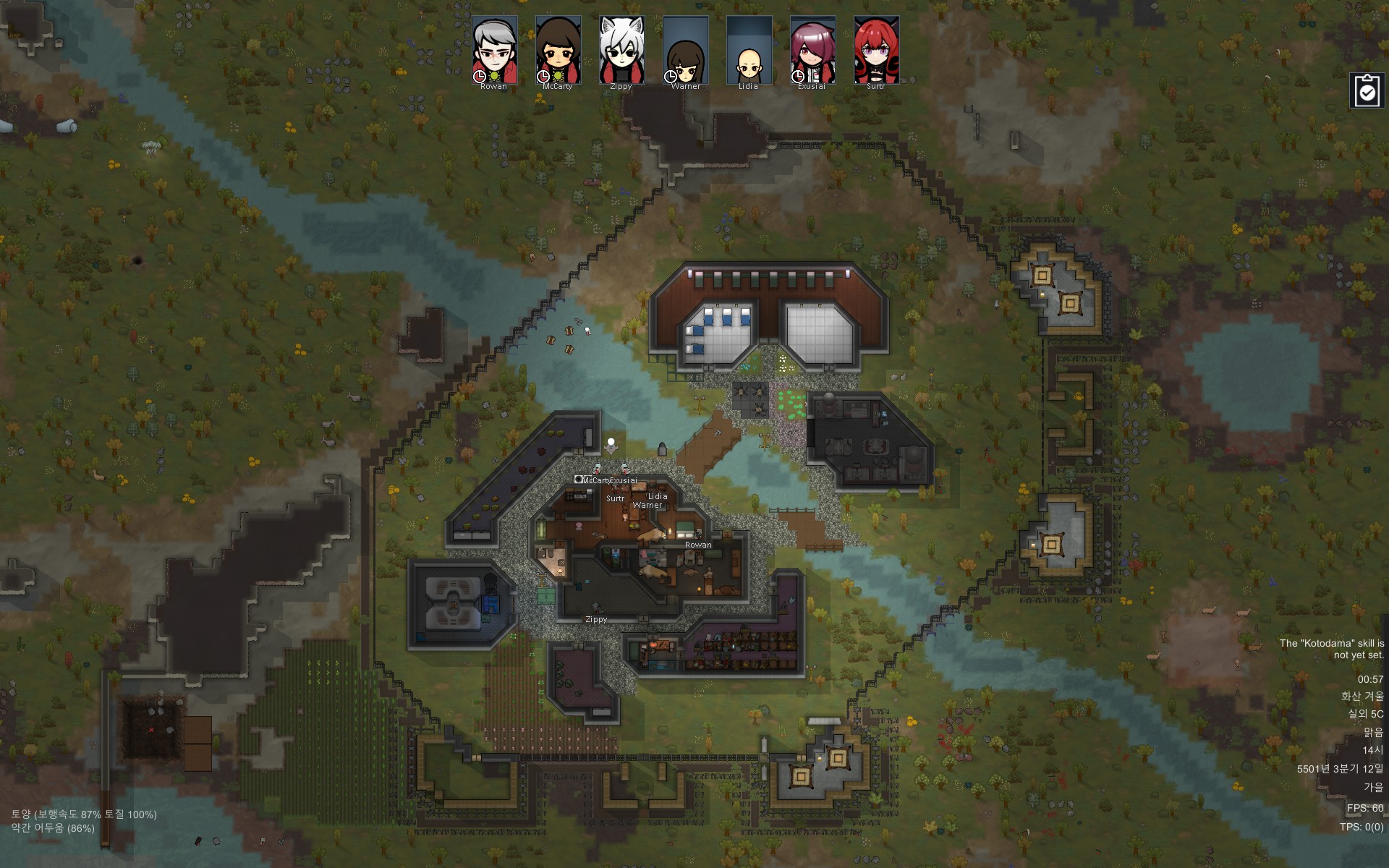Choose McCarty in the colonist bar
1389x868 pixels.
click(558, 51)
